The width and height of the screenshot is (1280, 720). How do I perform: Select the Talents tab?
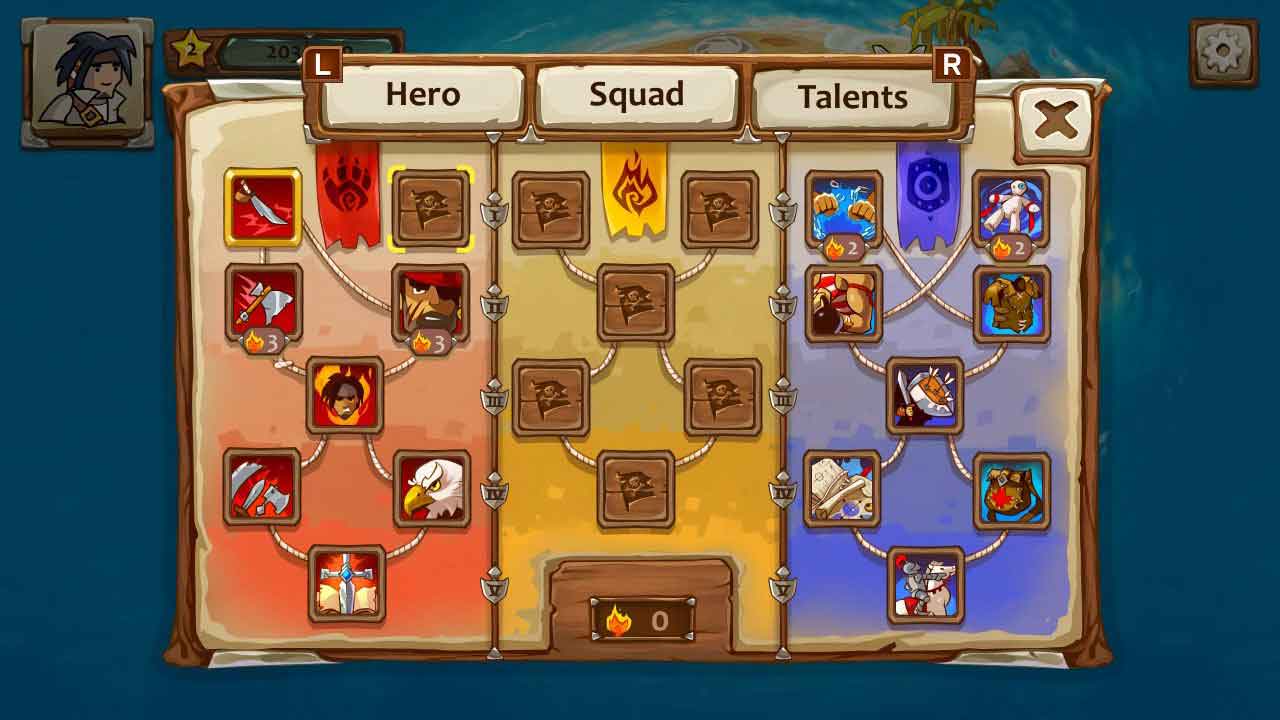[853, 97]
